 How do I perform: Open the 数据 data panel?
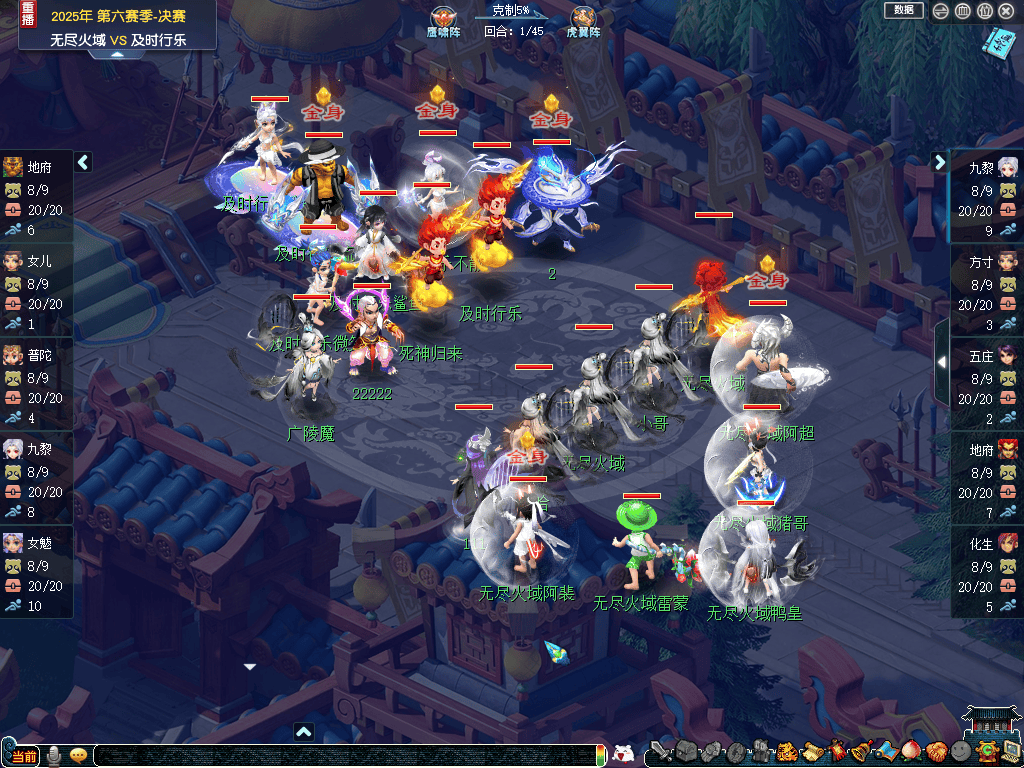point(903,10)
